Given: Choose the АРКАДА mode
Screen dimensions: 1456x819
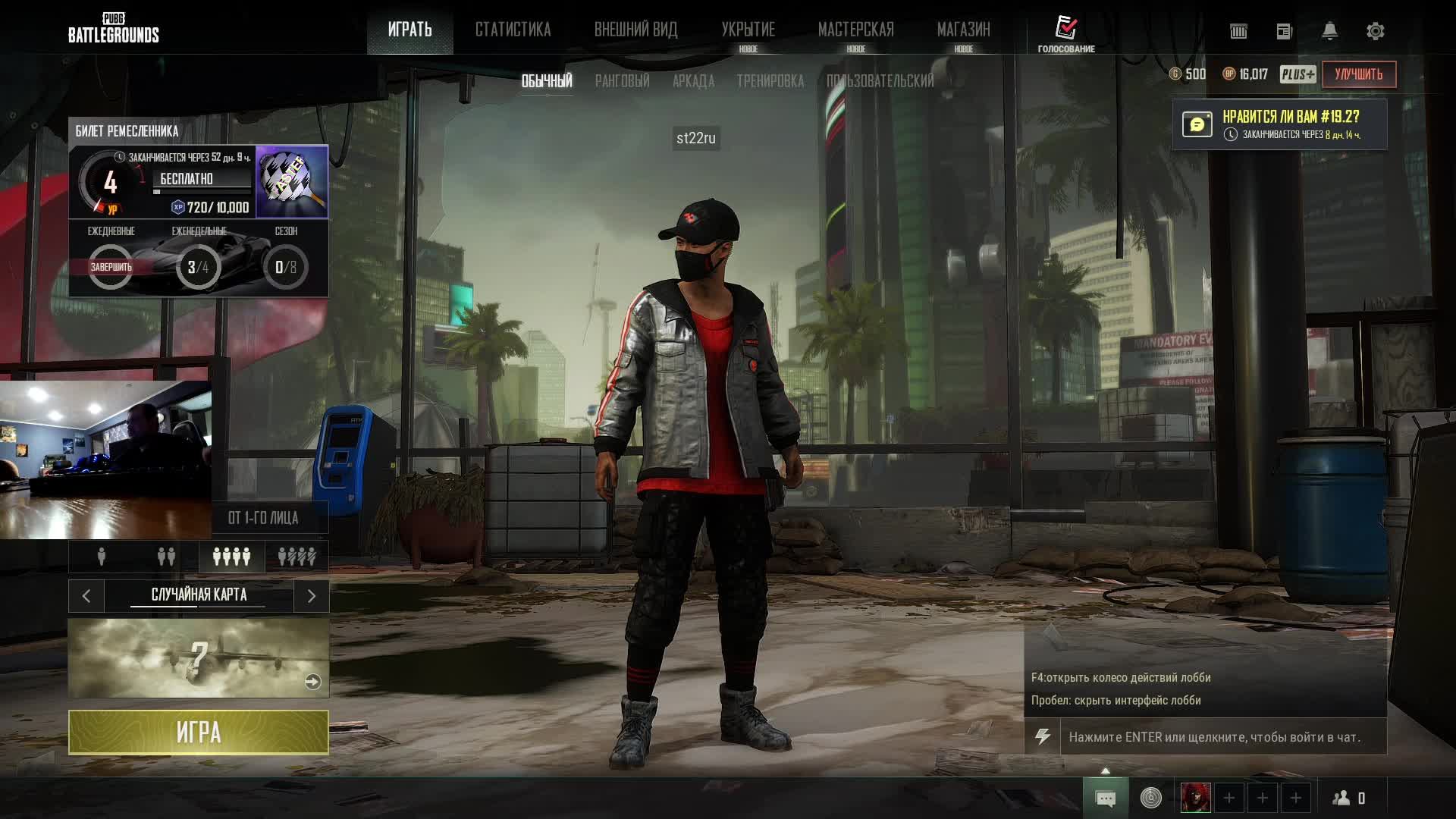Looking at the screenshot, I should pyautogui.click(x=693, y=81).
